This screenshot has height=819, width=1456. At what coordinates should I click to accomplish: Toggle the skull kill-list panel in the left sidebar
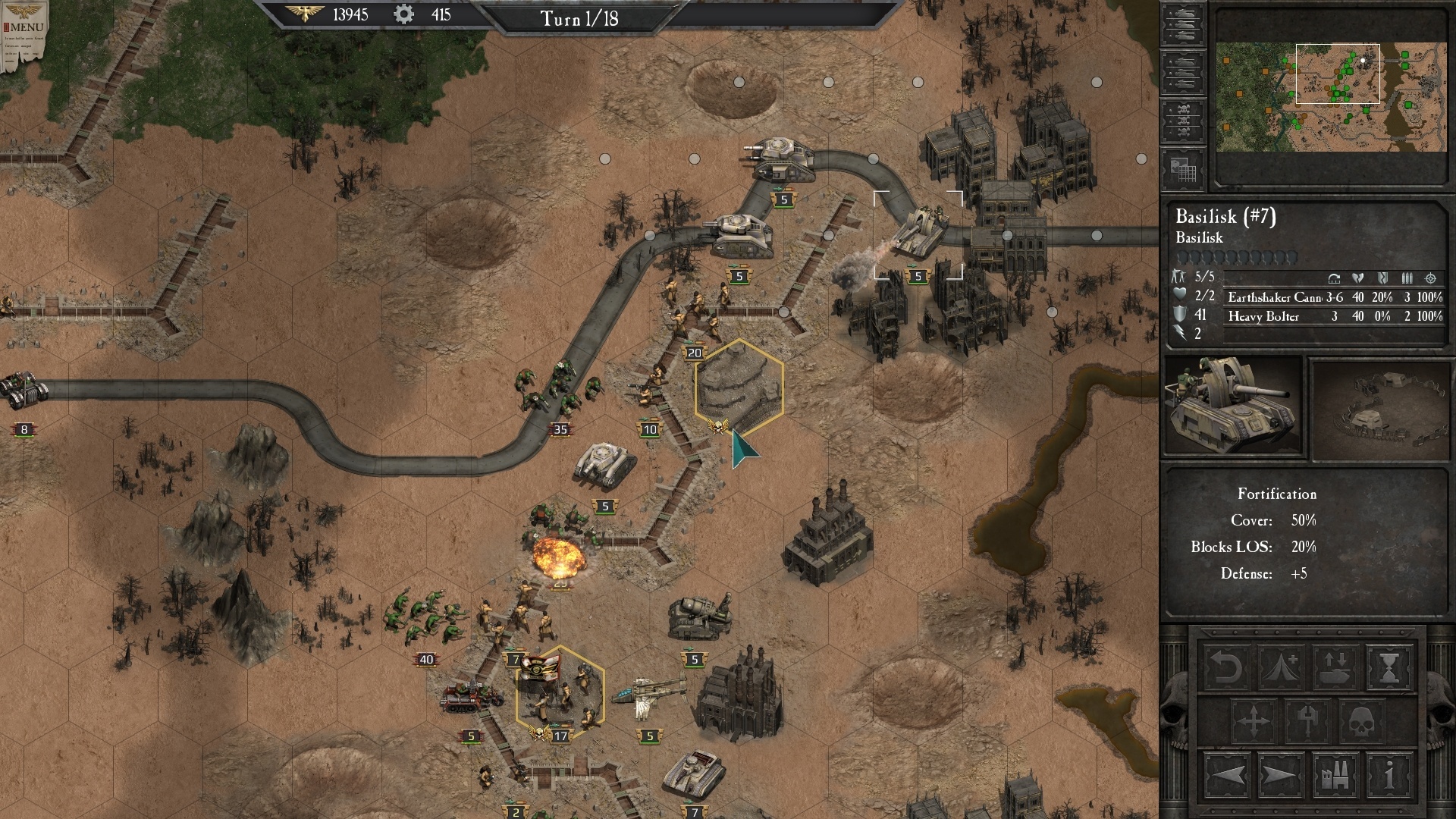[1183, 120]
